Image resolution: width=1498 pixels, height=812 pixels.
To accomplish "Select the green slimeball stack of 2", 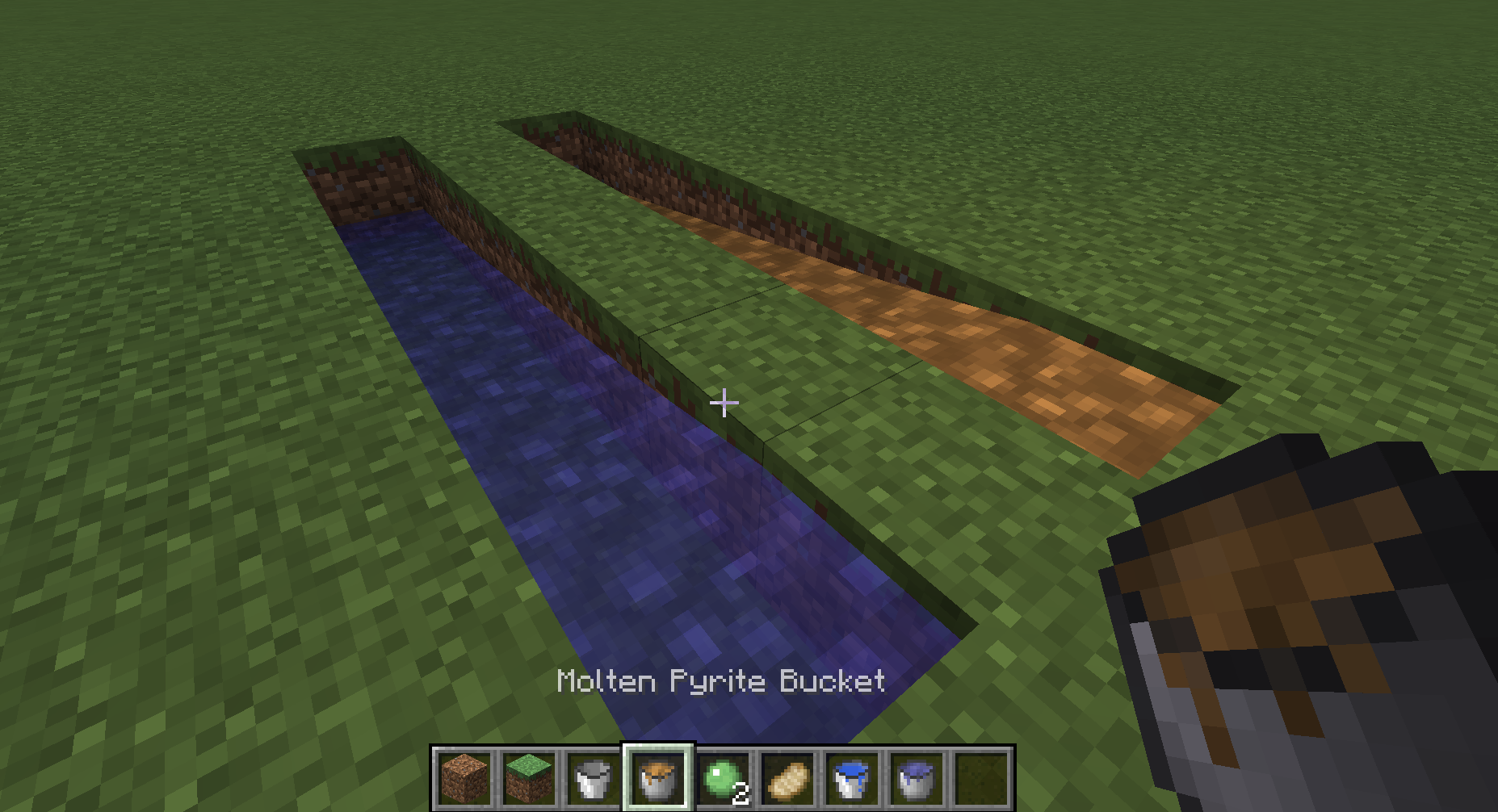I will pos(723,777).
